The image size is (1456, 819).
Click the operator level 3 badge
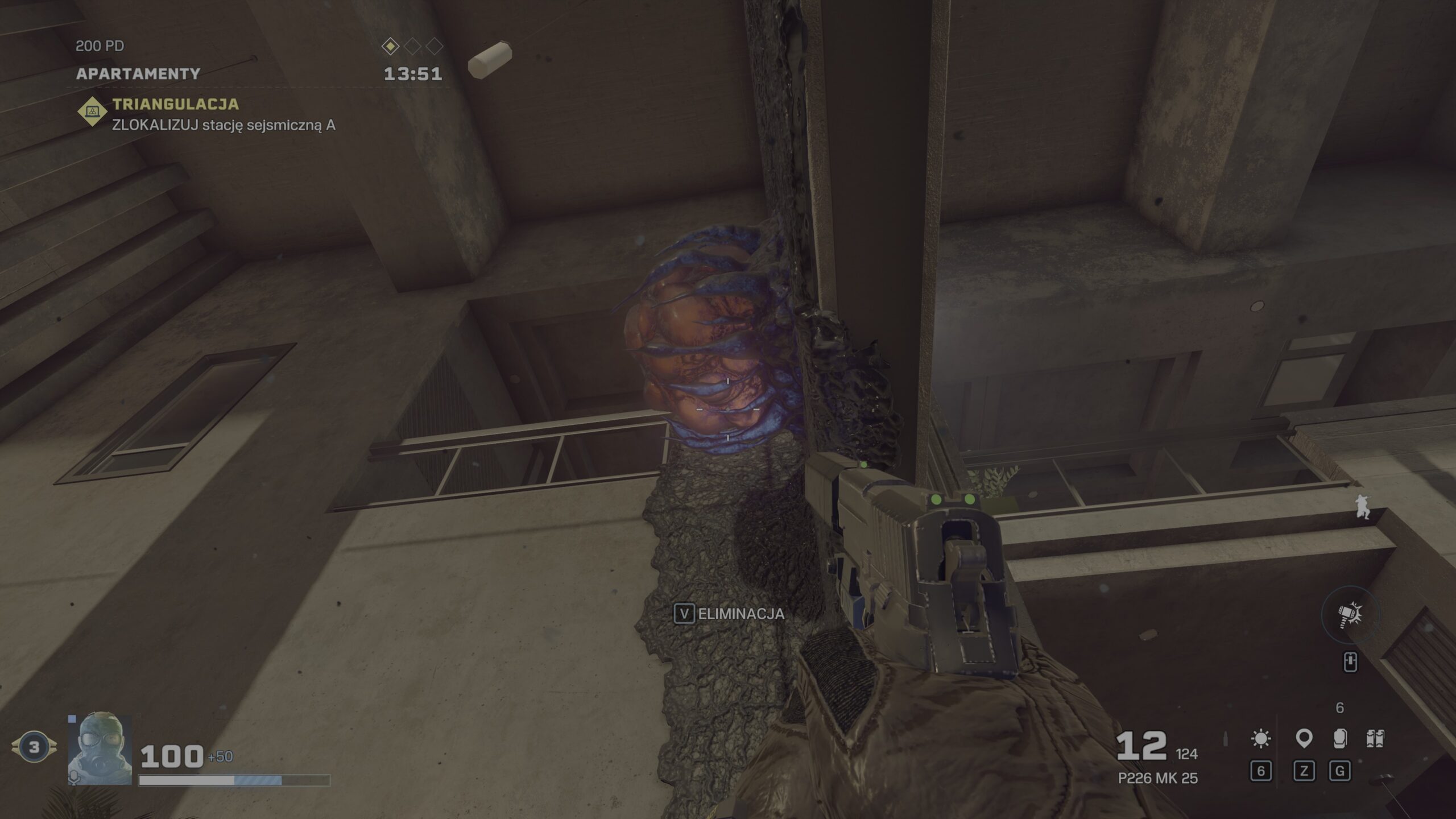click(34, 747)
